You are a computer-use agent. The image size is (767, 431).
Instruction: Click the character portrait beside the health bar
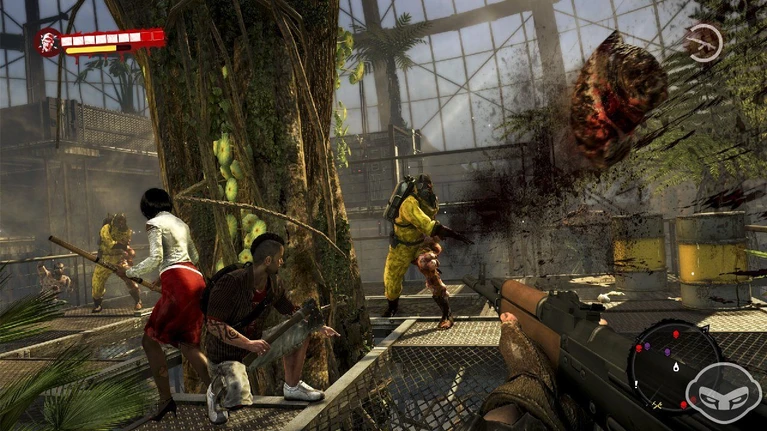47,42
